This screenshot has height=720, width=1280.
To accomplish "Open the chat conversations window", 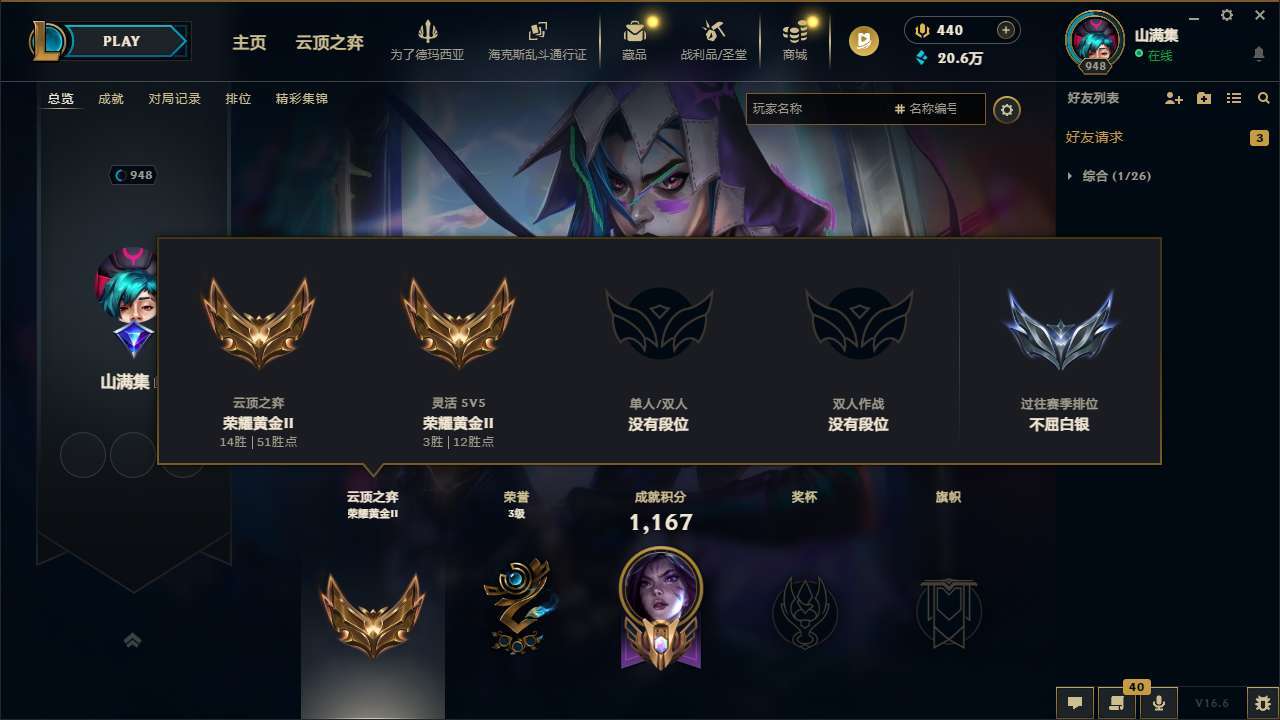I will pos(1073,703).
